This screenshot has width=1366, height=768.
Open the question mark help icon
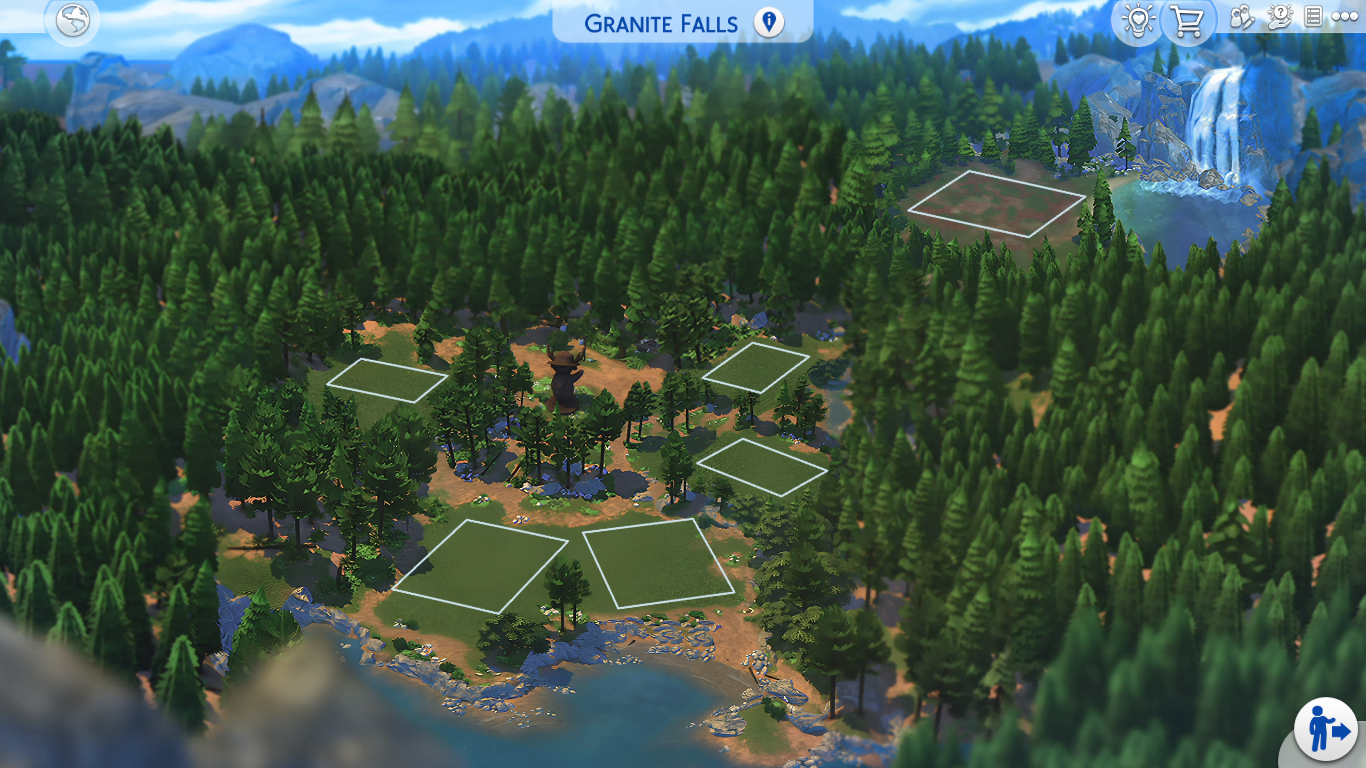coord(1279,18)
